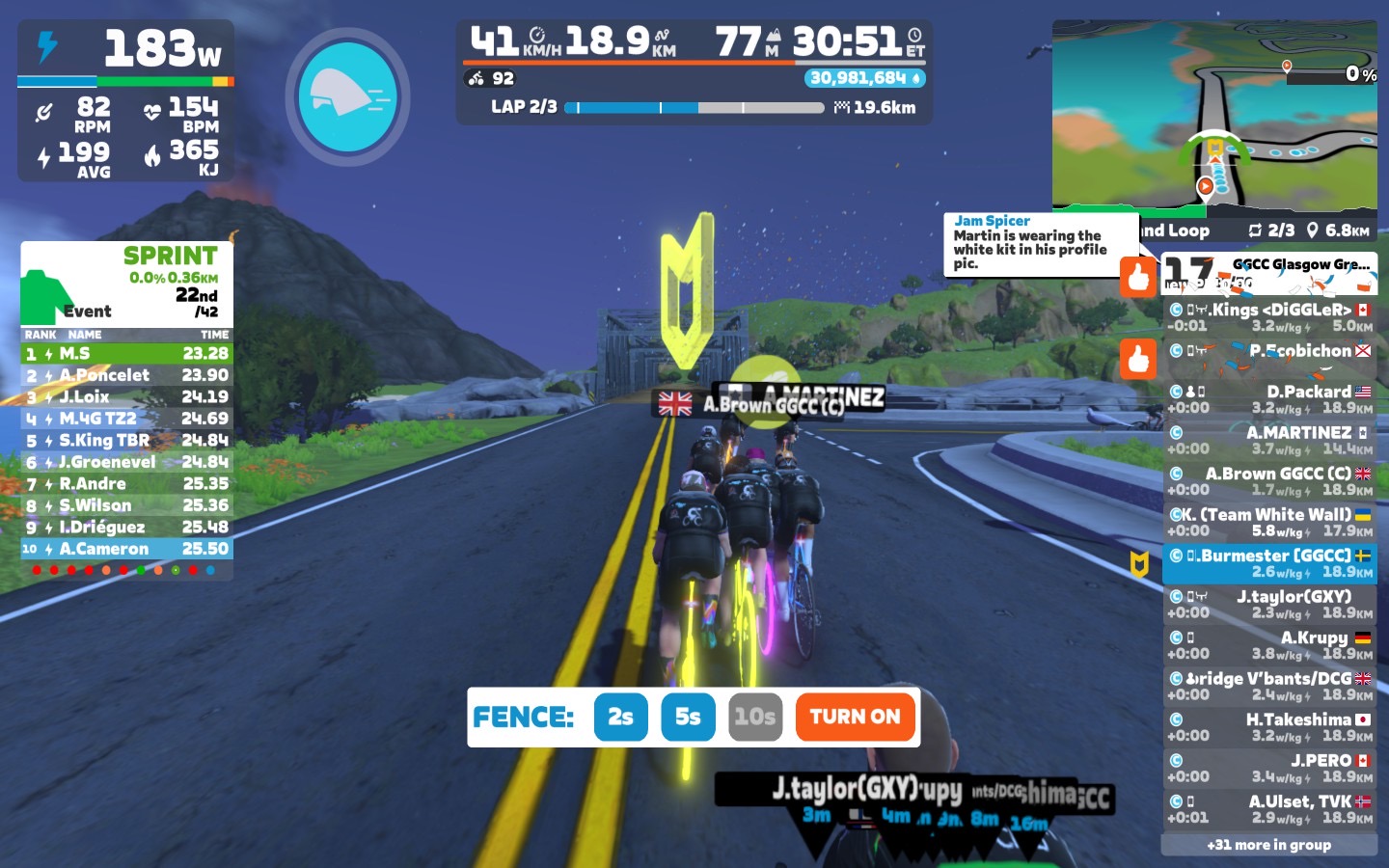1389x868 pixels.
Task: Select J.PERO in the riders list
Action: coord(1269,768)
